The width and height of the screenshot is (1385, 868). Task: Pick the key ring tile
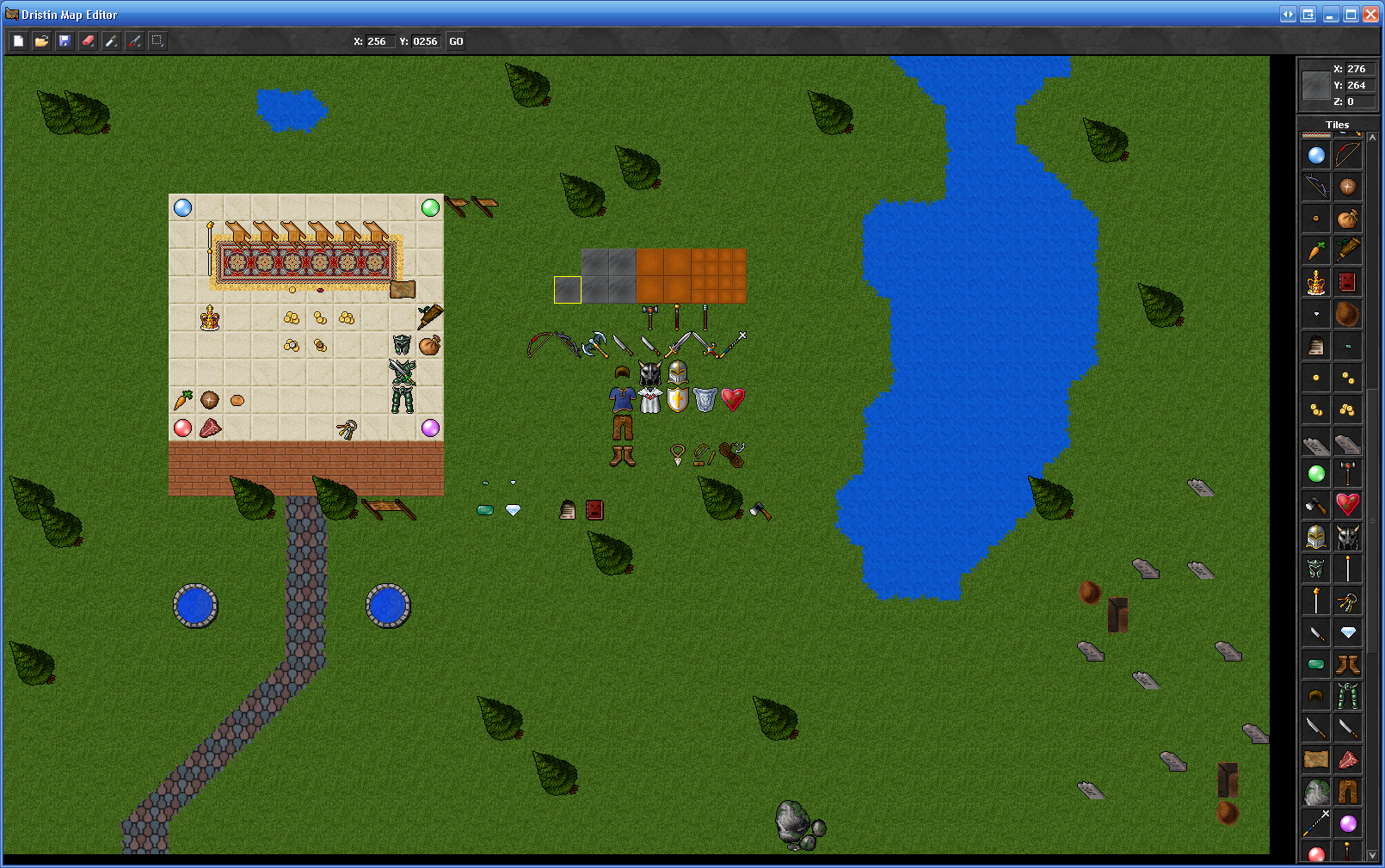[x=1347, y=600]
